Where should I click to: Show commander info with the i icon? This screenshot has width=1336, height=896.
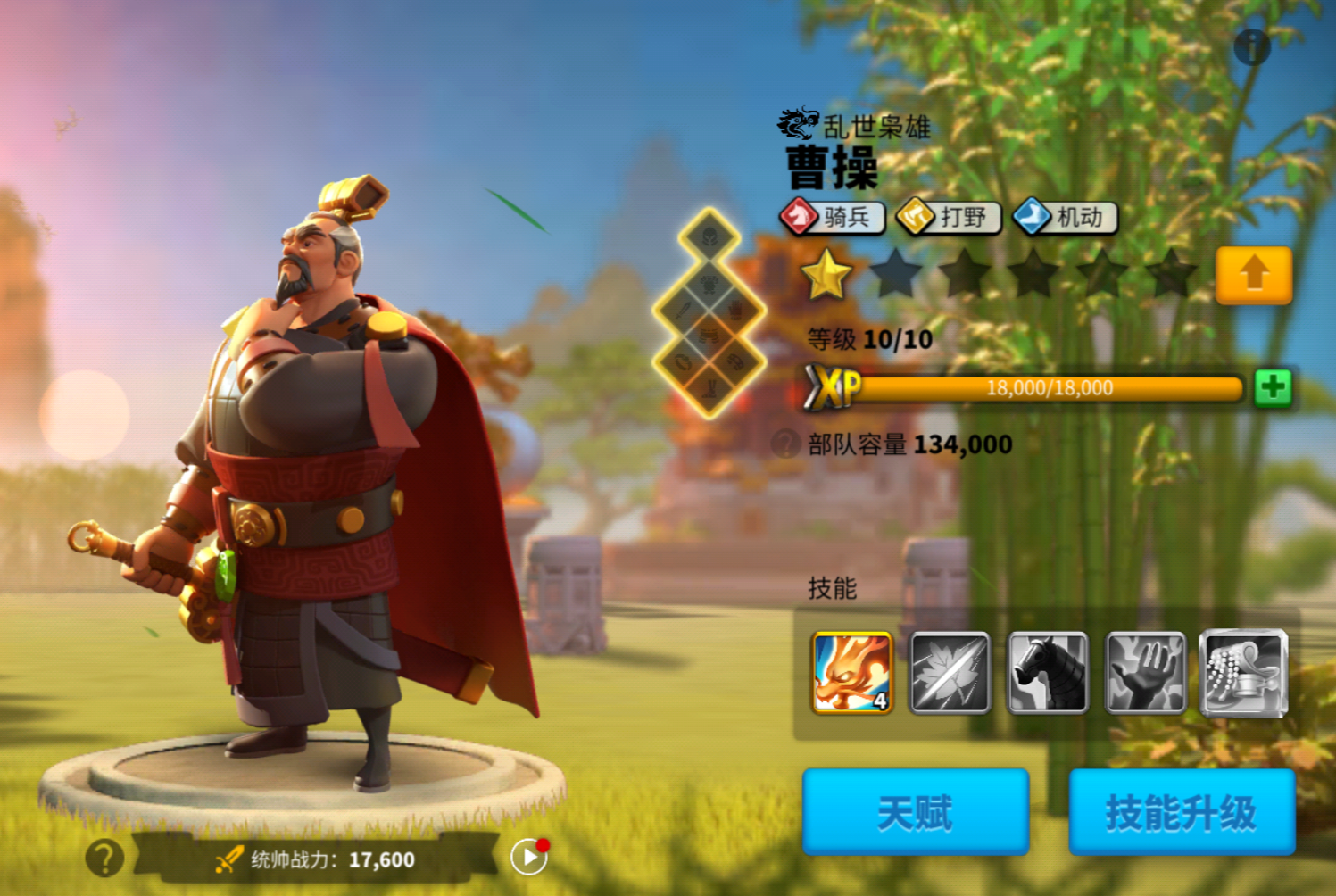(x=1252, y=46)
